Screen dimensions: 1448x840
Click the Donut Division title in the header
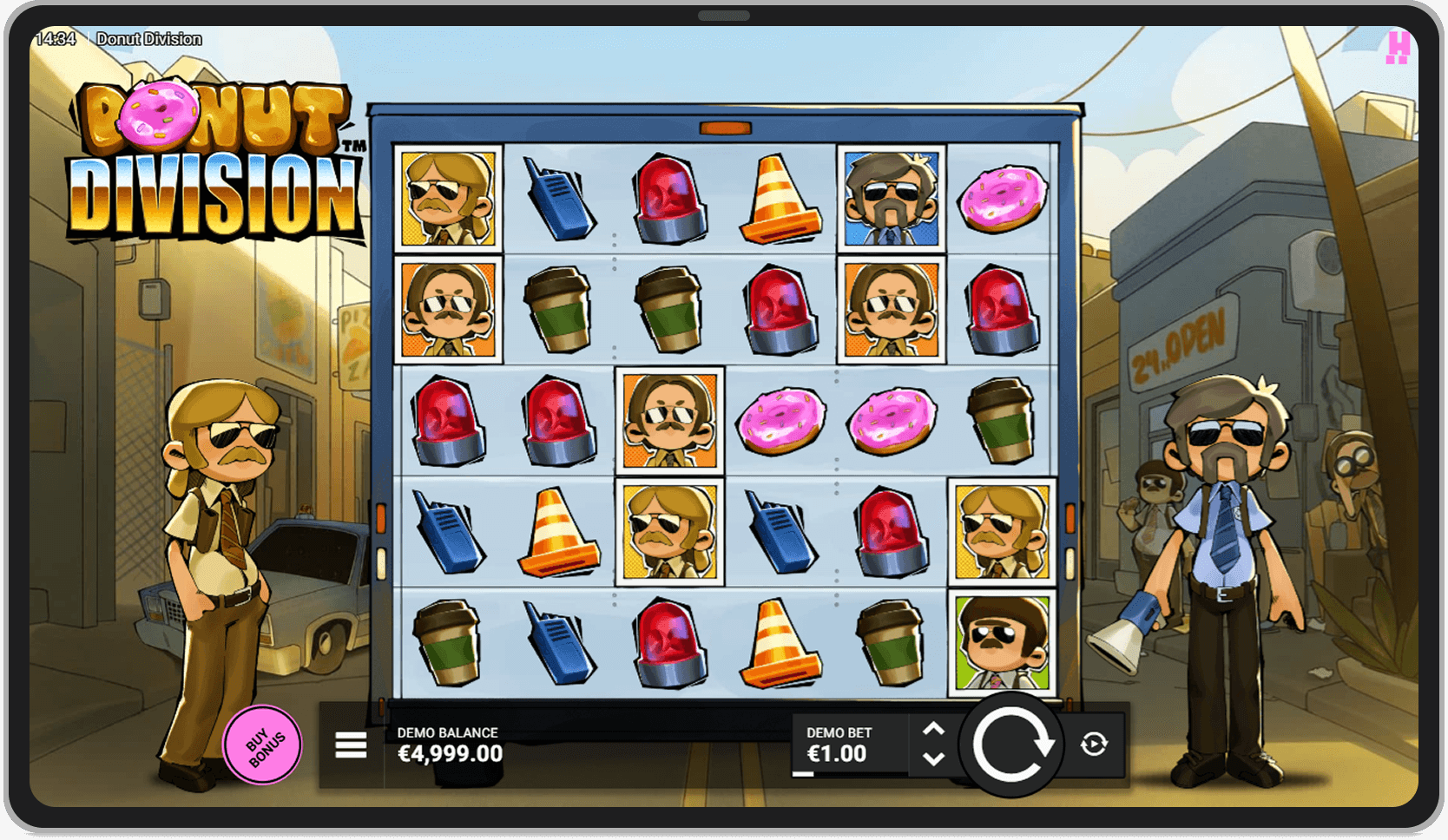149,39
